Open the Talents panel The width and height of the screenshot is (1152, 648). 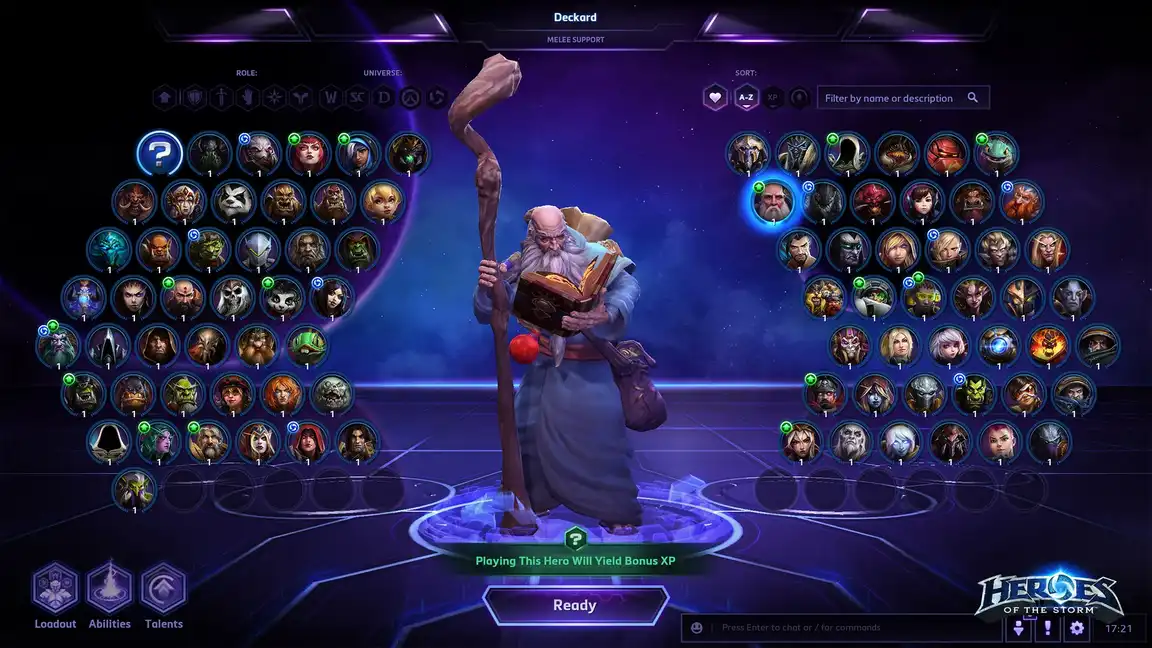click(164, 589)
